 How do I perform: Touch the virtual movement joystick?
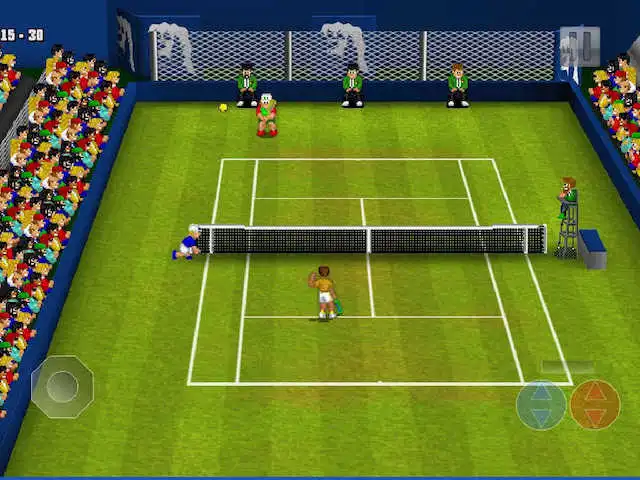click(62, 386)
